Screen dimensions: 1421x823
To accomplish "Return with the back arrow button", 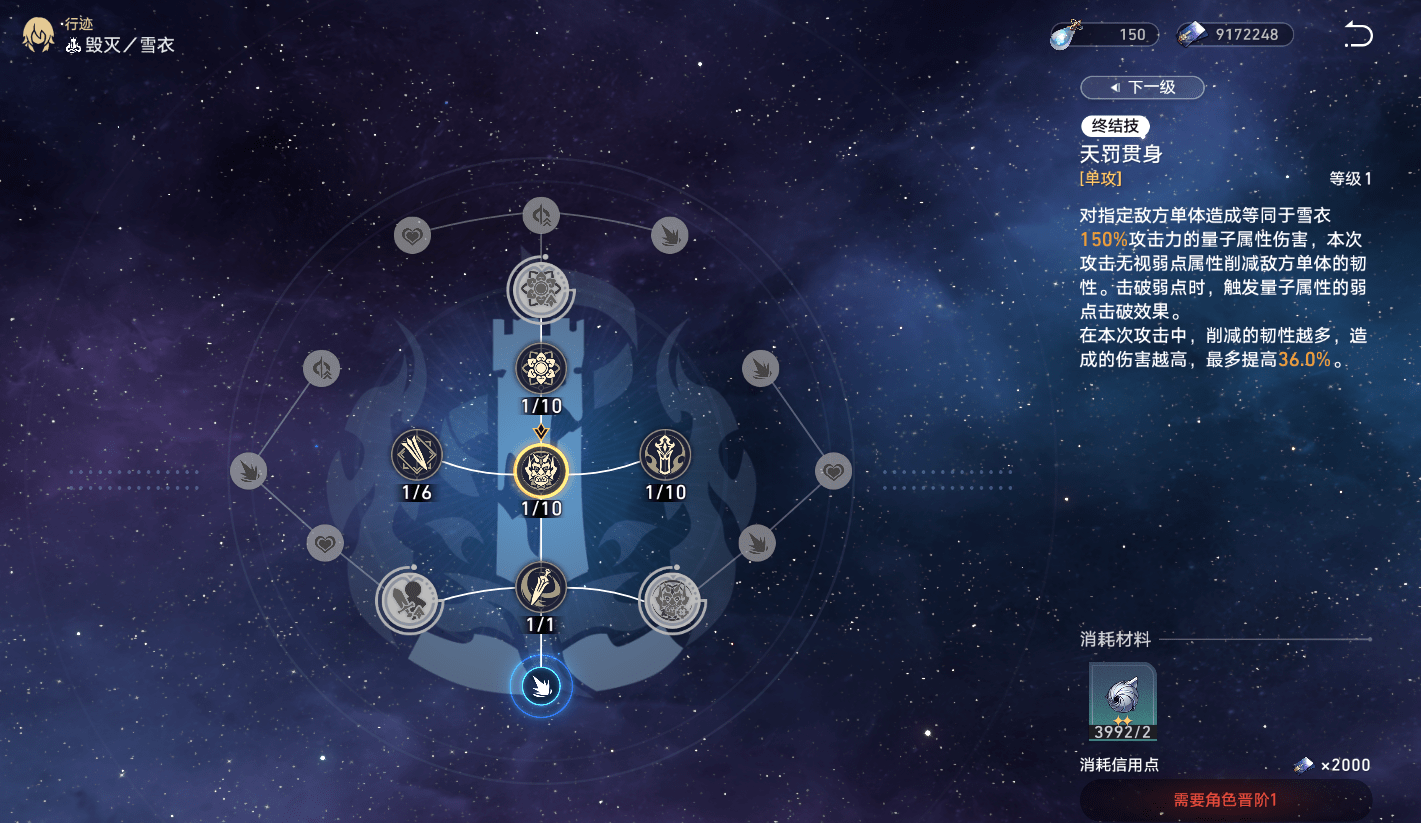I will tap(1358, 36).
